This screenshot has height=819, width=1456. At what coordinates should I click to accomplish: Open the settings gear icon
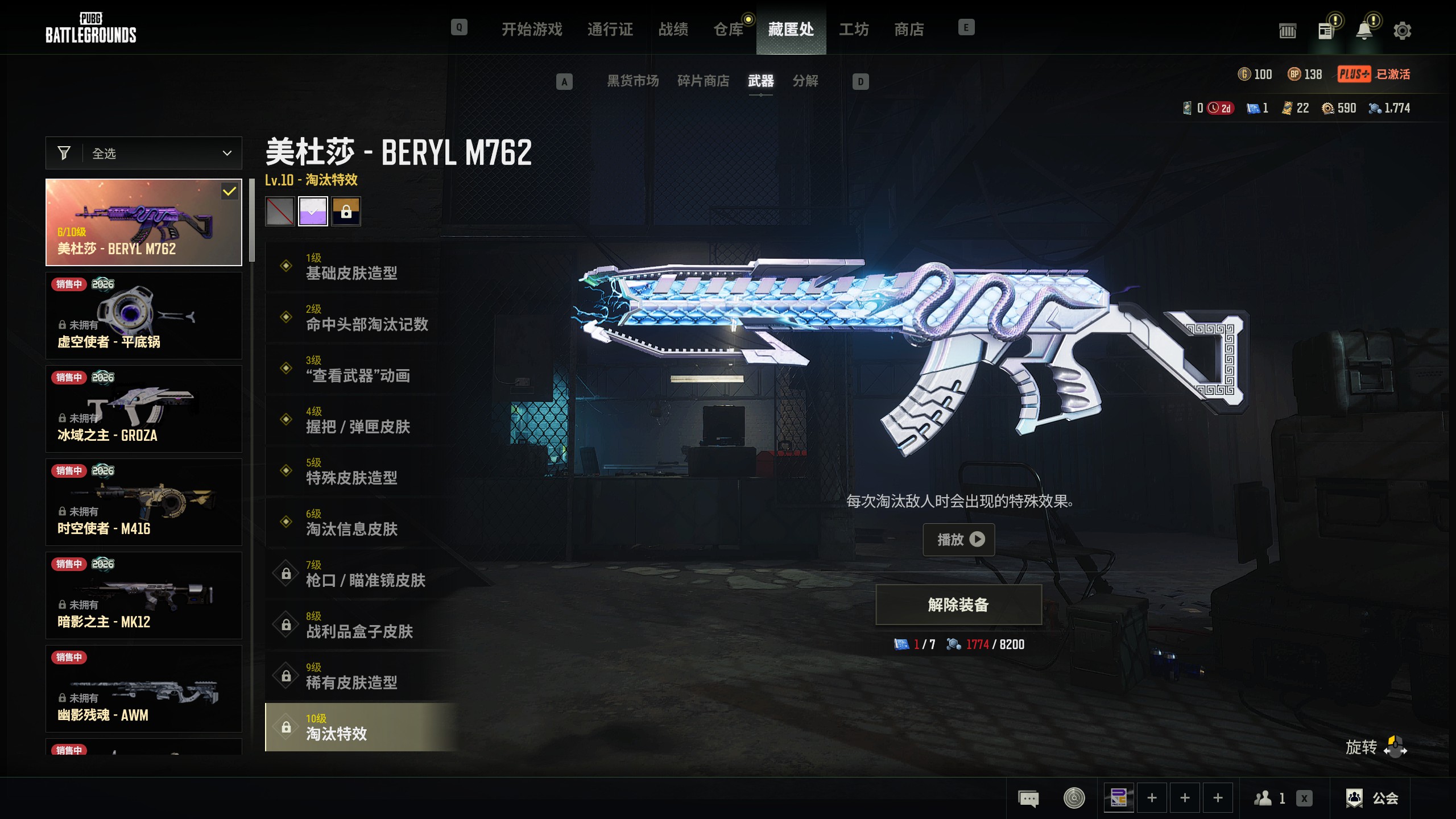[1403, 30]
